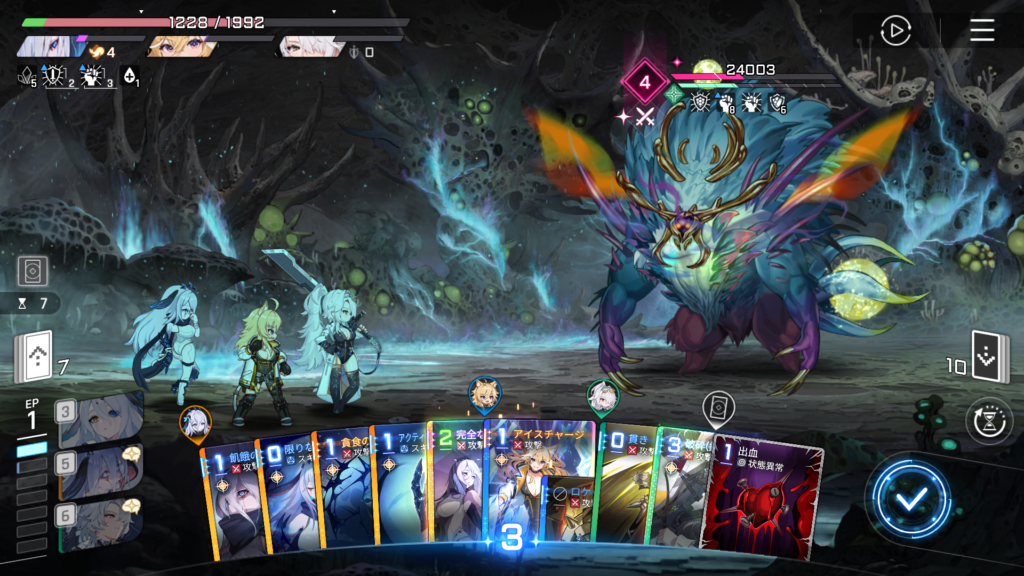View the discard pile showing 10

click(x=990, y=357)
